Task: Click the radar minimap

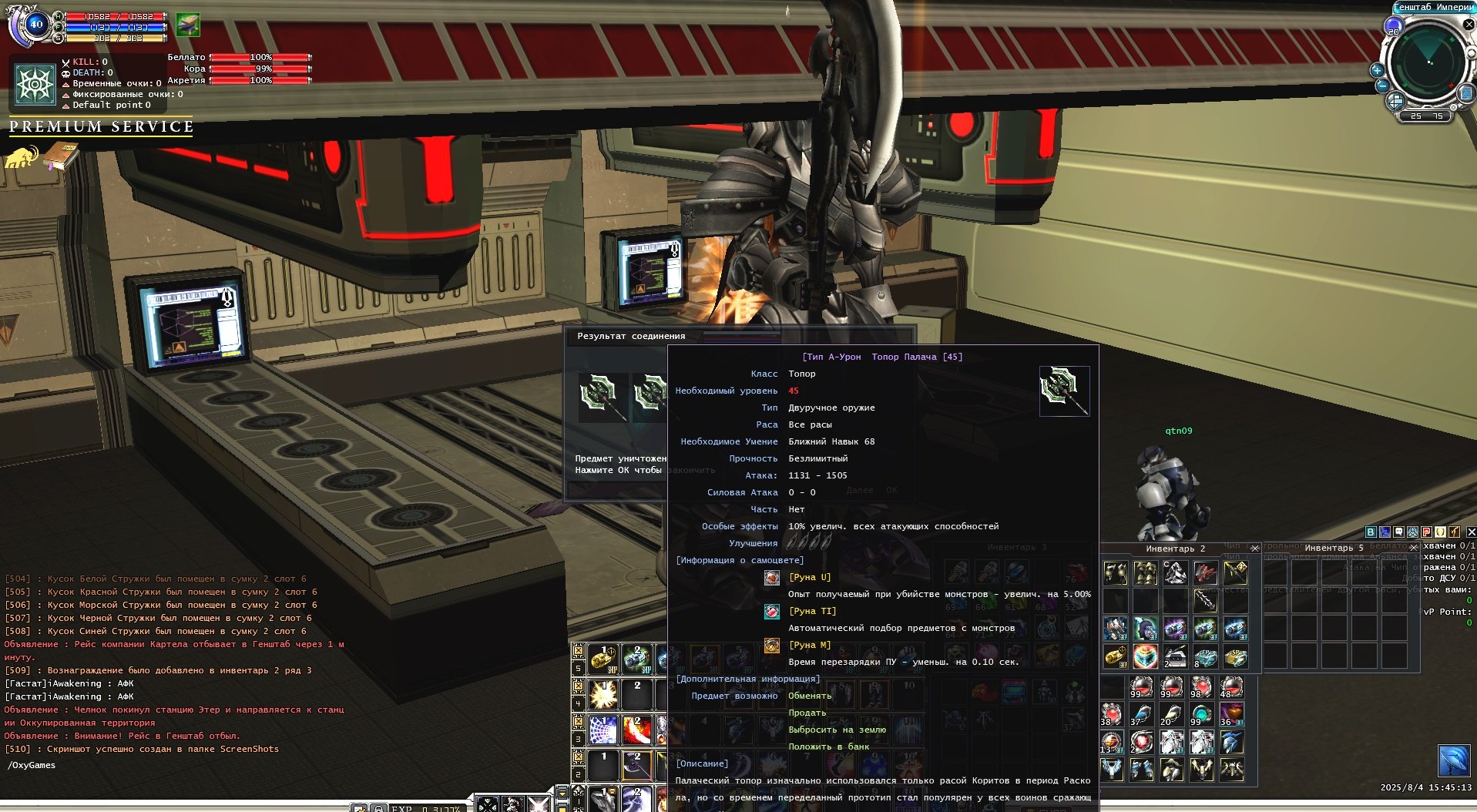Action: click(x=1428, y=62)
